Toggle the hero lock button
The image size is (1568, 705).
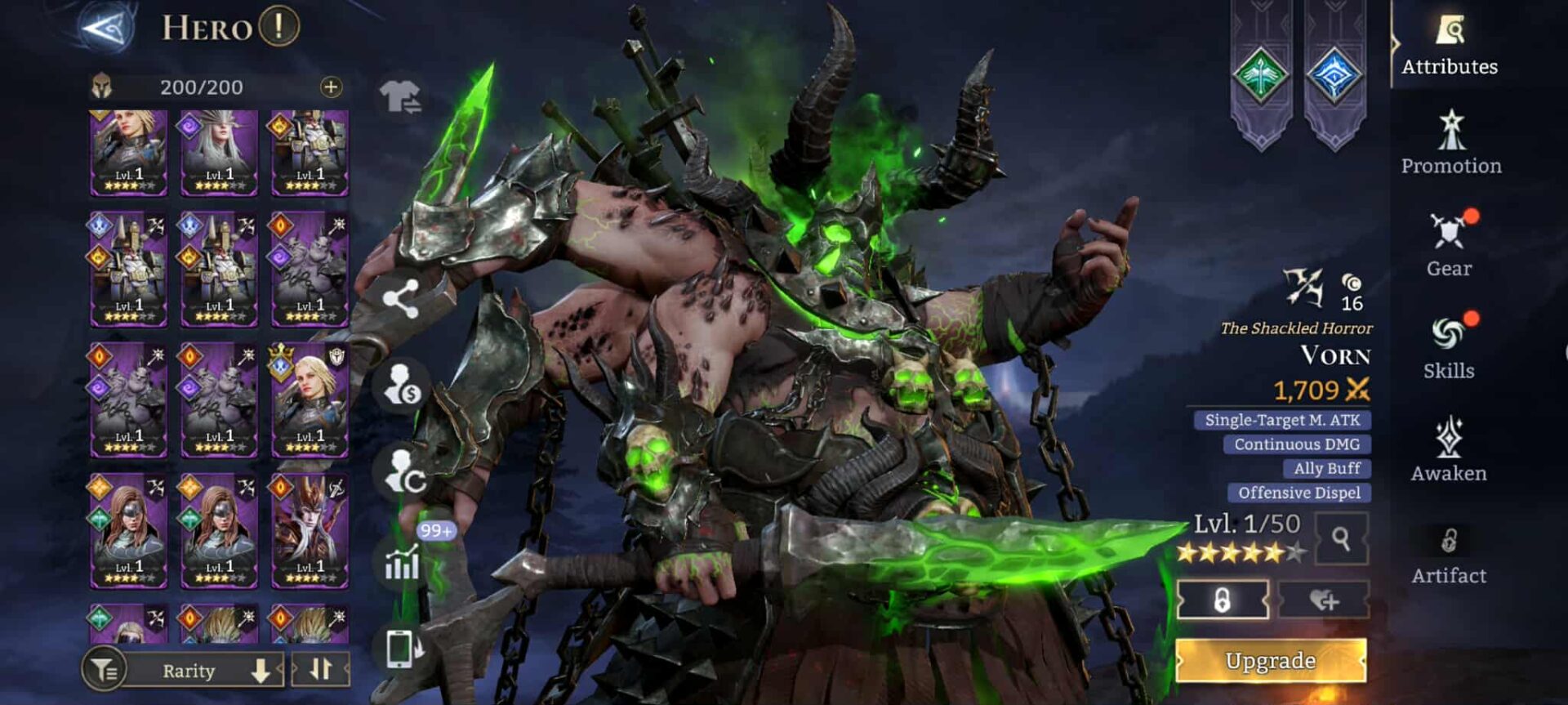pos(1223,600)
